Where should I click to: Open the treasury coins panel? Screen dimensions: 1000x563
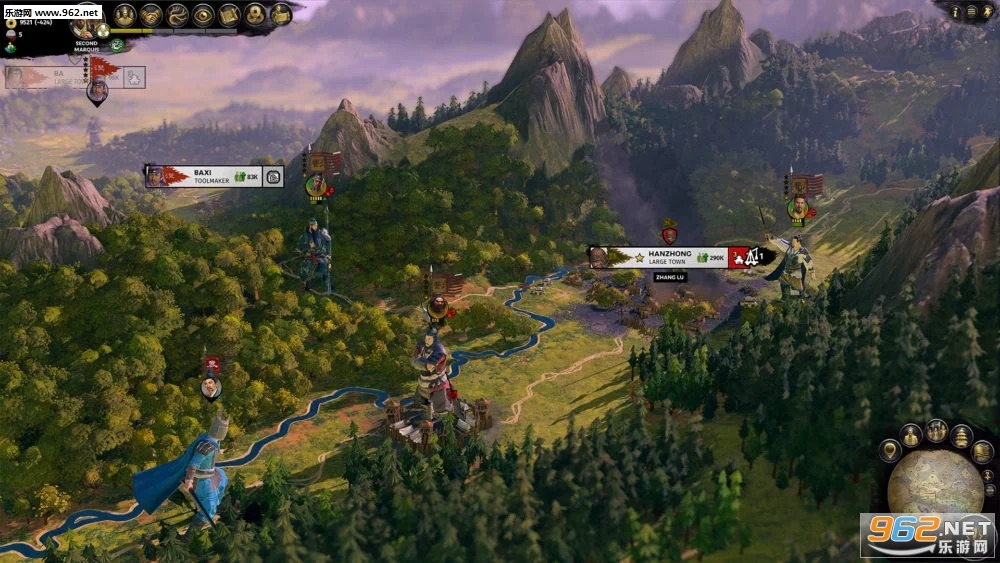255,14
